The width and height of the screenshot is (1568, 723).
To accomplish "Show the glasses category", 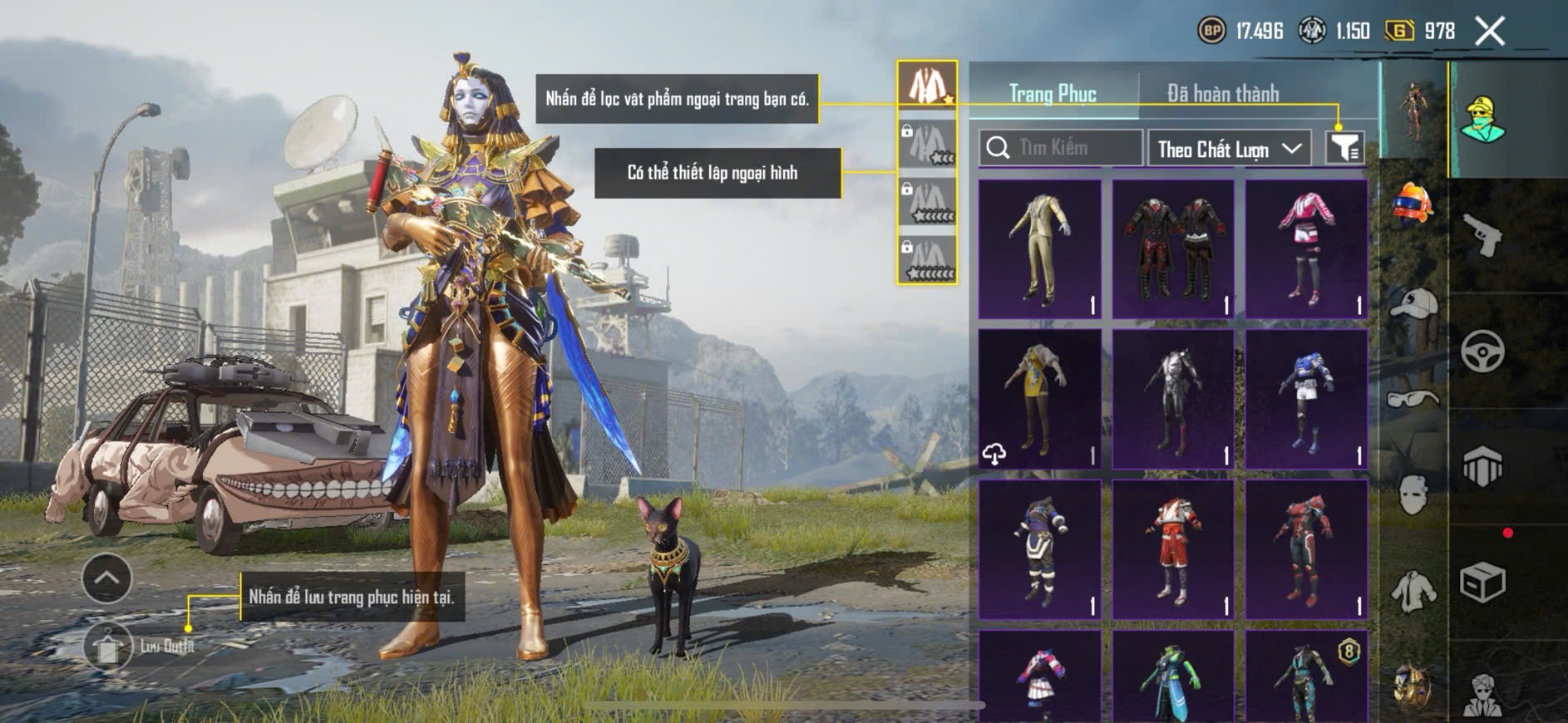I will (1413, 399).
